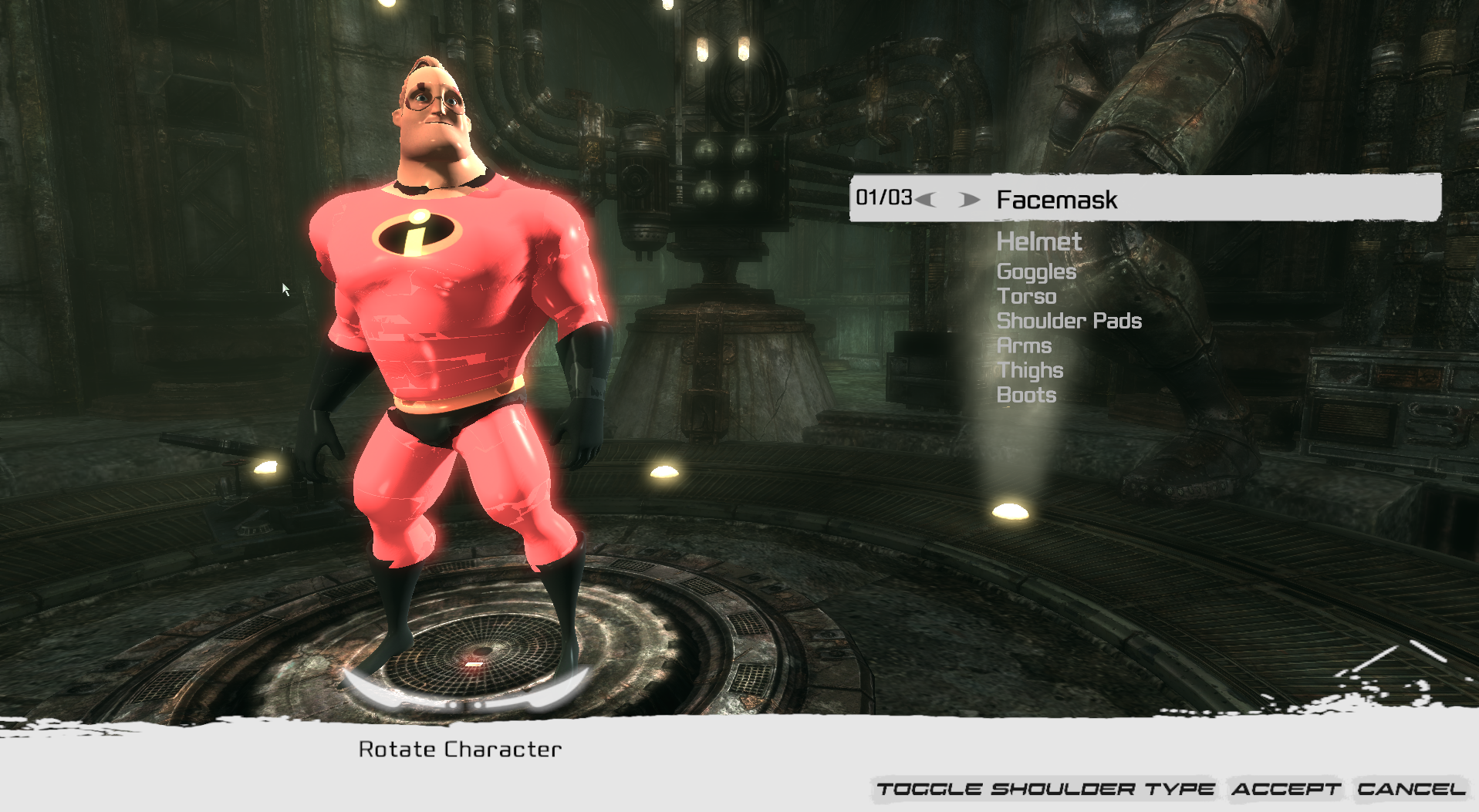Select Boots in the customization list

pos(1027,395)
